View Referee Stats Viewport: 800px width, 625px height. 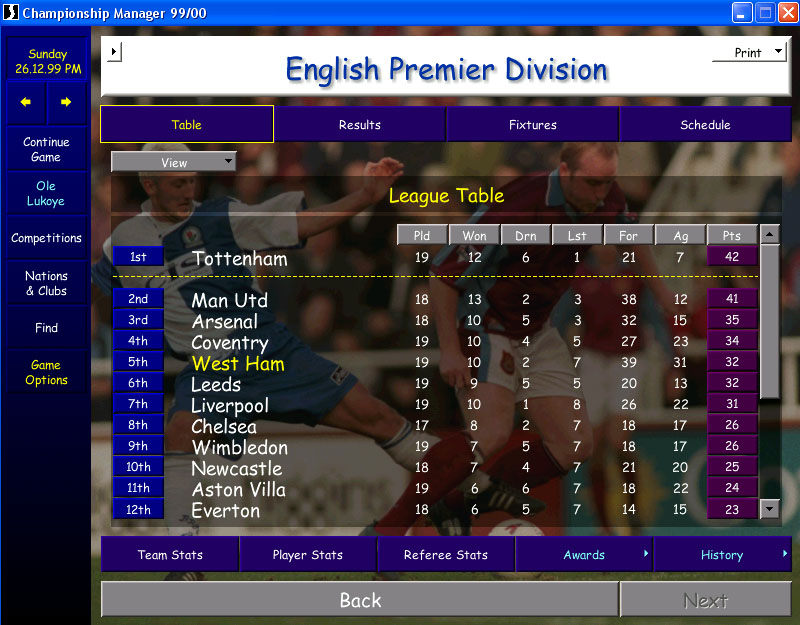[x=446, y=555]
